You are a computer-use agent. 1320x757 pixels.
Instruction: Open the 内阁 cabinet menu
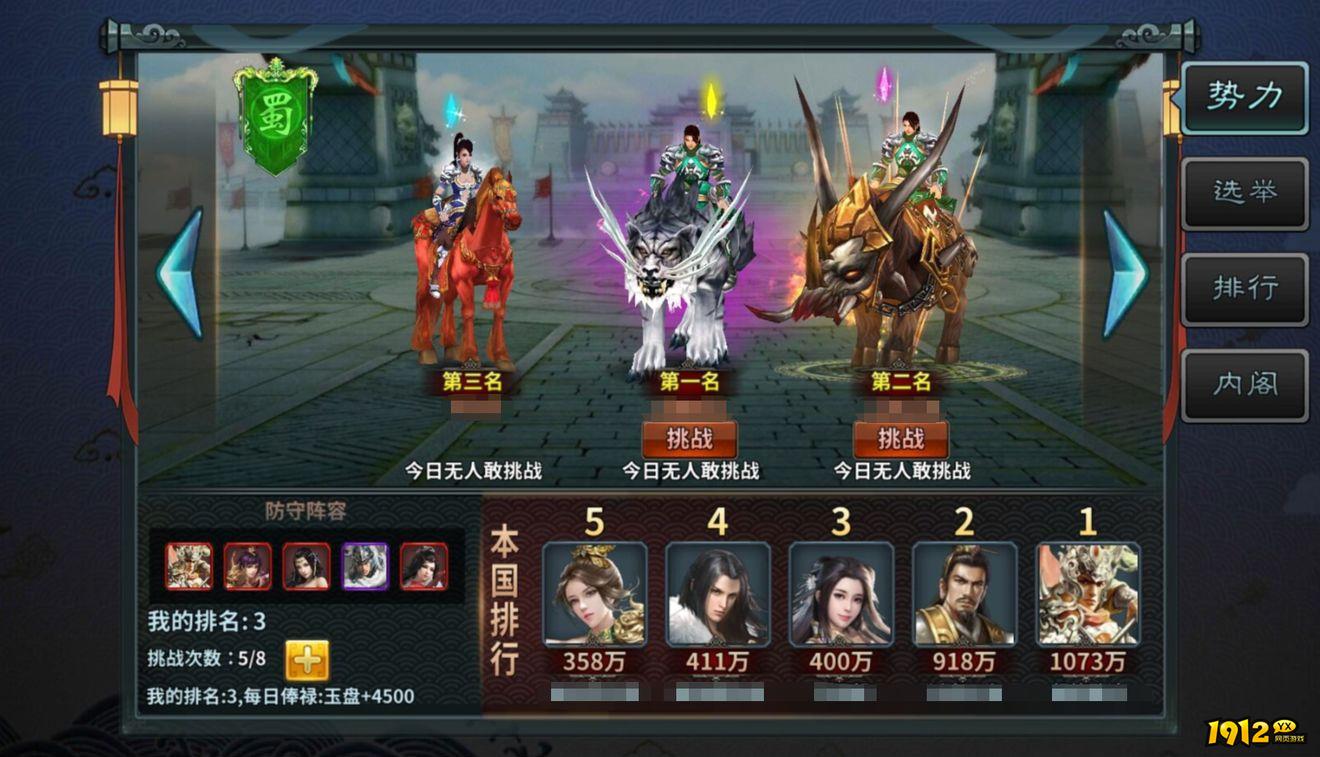[1244, 383]
